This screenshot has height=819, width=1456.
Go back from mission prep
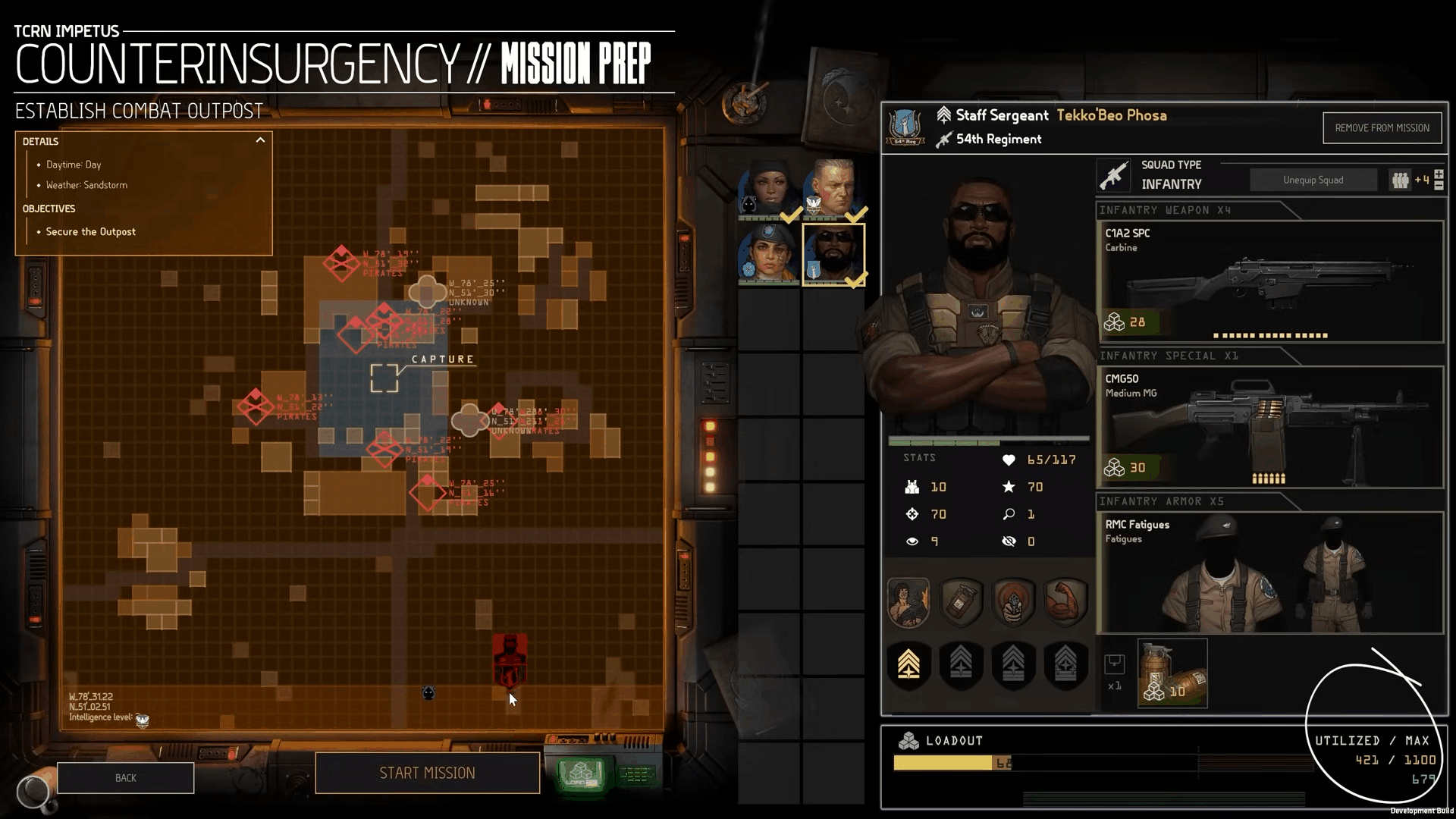125,778
